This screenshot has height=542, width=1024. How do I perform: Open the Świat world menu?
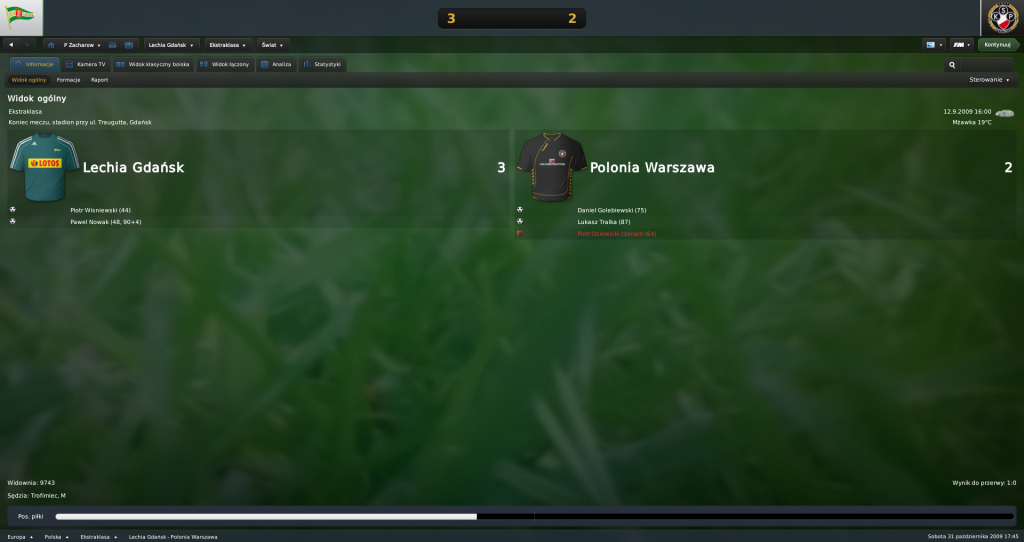272,45
